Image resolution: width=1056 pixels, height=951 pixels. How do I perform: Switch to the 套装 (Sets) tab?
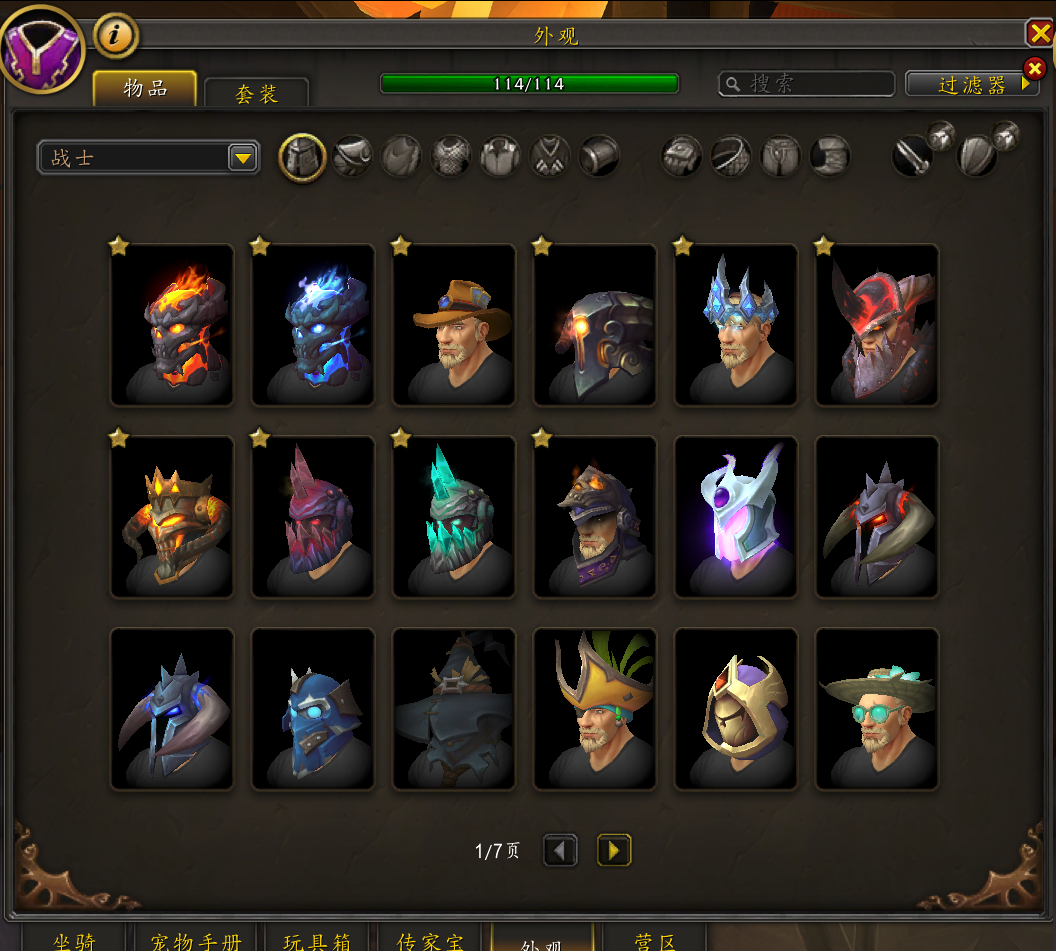pos(256,93)
